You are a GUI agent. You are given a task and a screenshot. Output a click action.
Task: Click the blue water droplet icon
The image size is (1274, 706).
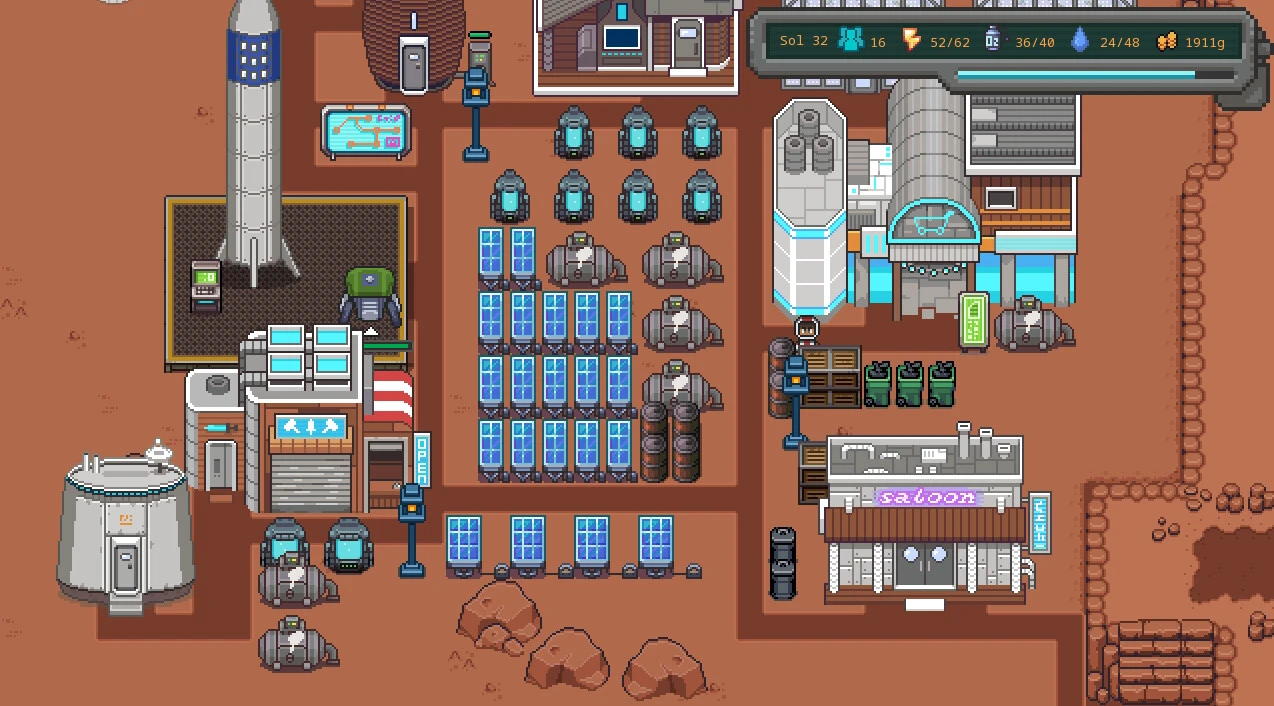1080,41
